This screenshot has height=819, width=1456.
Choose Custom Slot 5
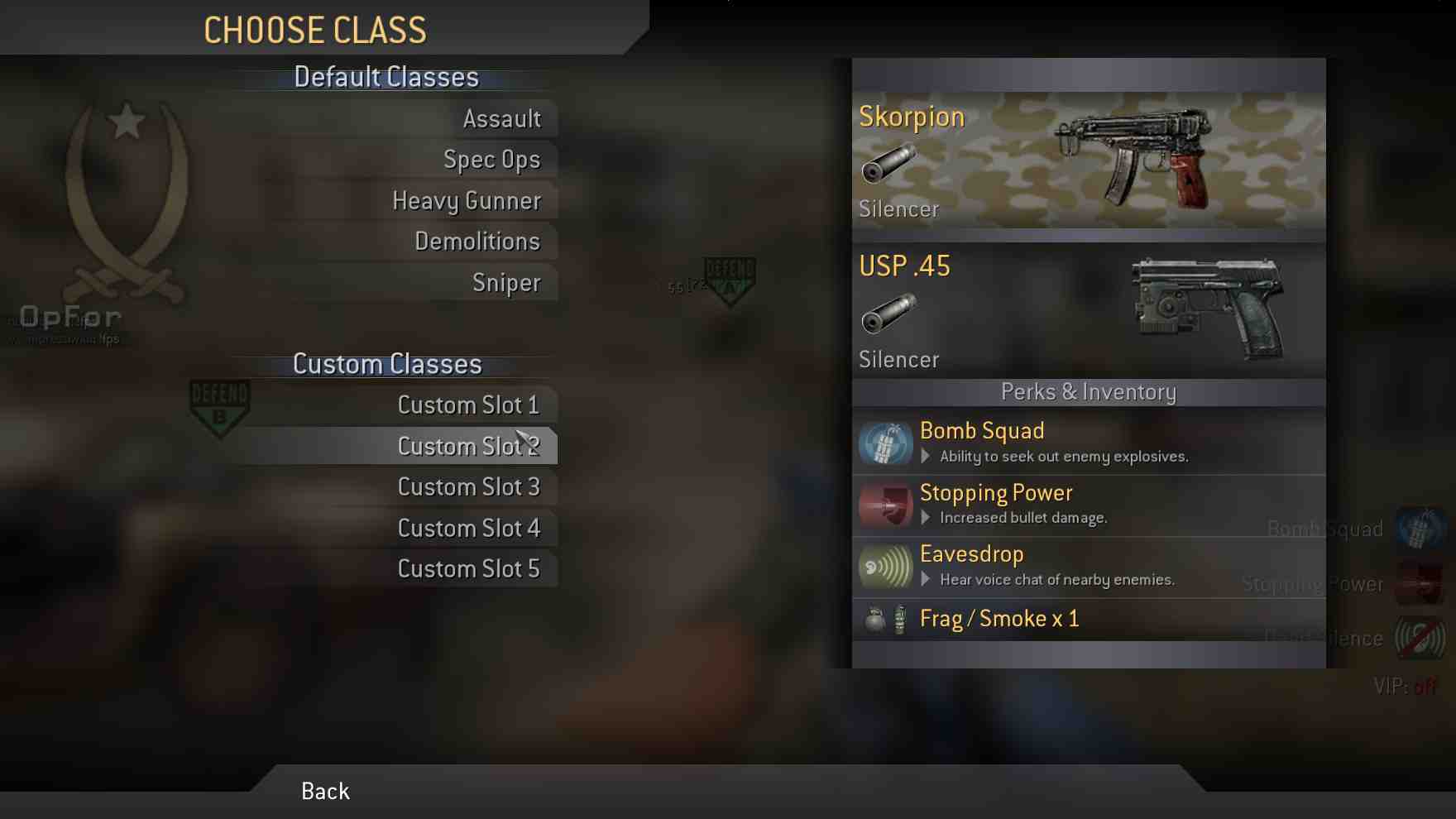(x=468, y=569)
